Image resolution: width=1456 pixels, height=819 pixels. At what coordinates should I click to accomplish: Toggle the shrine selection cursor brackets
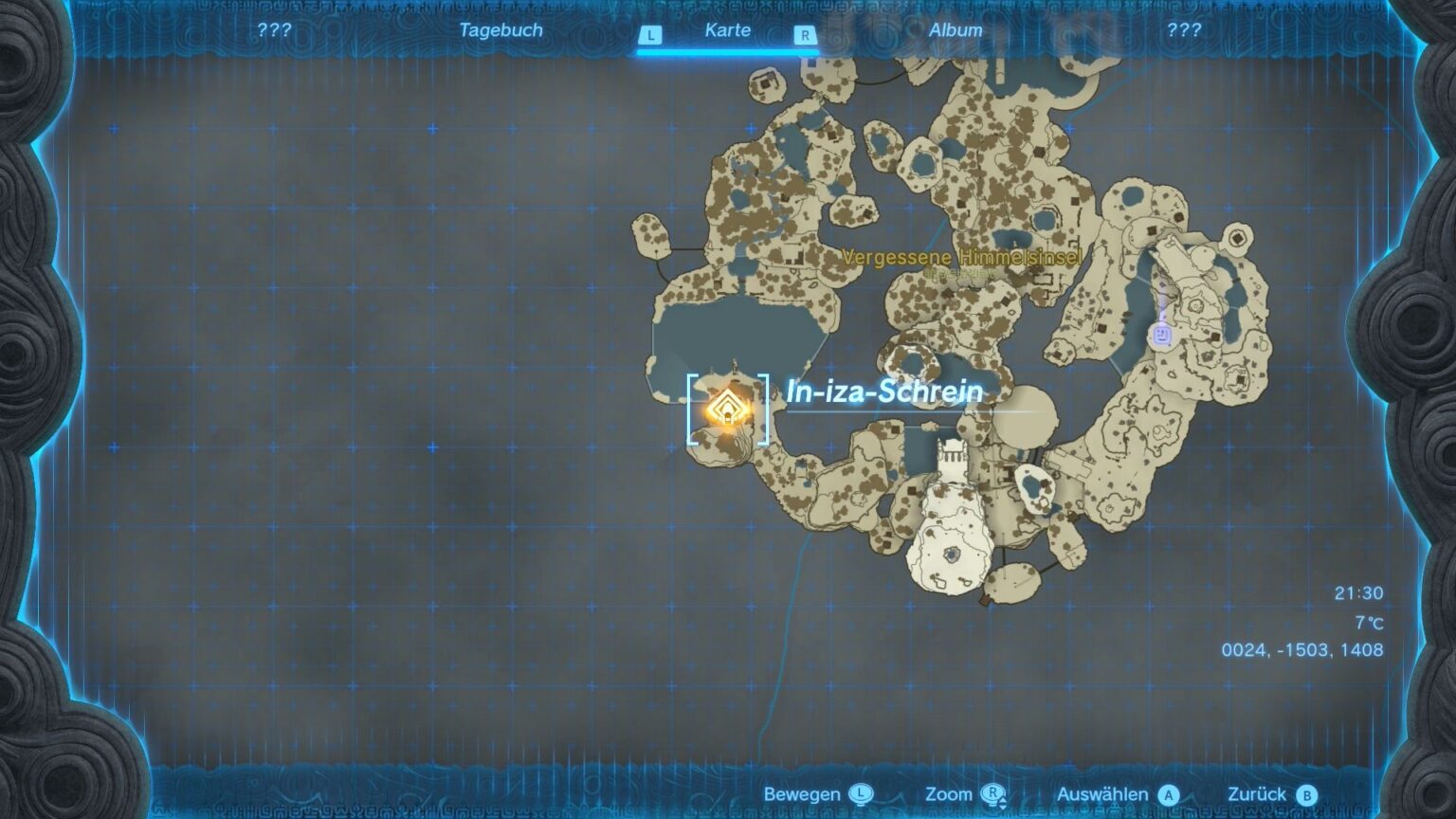(726, 409)
